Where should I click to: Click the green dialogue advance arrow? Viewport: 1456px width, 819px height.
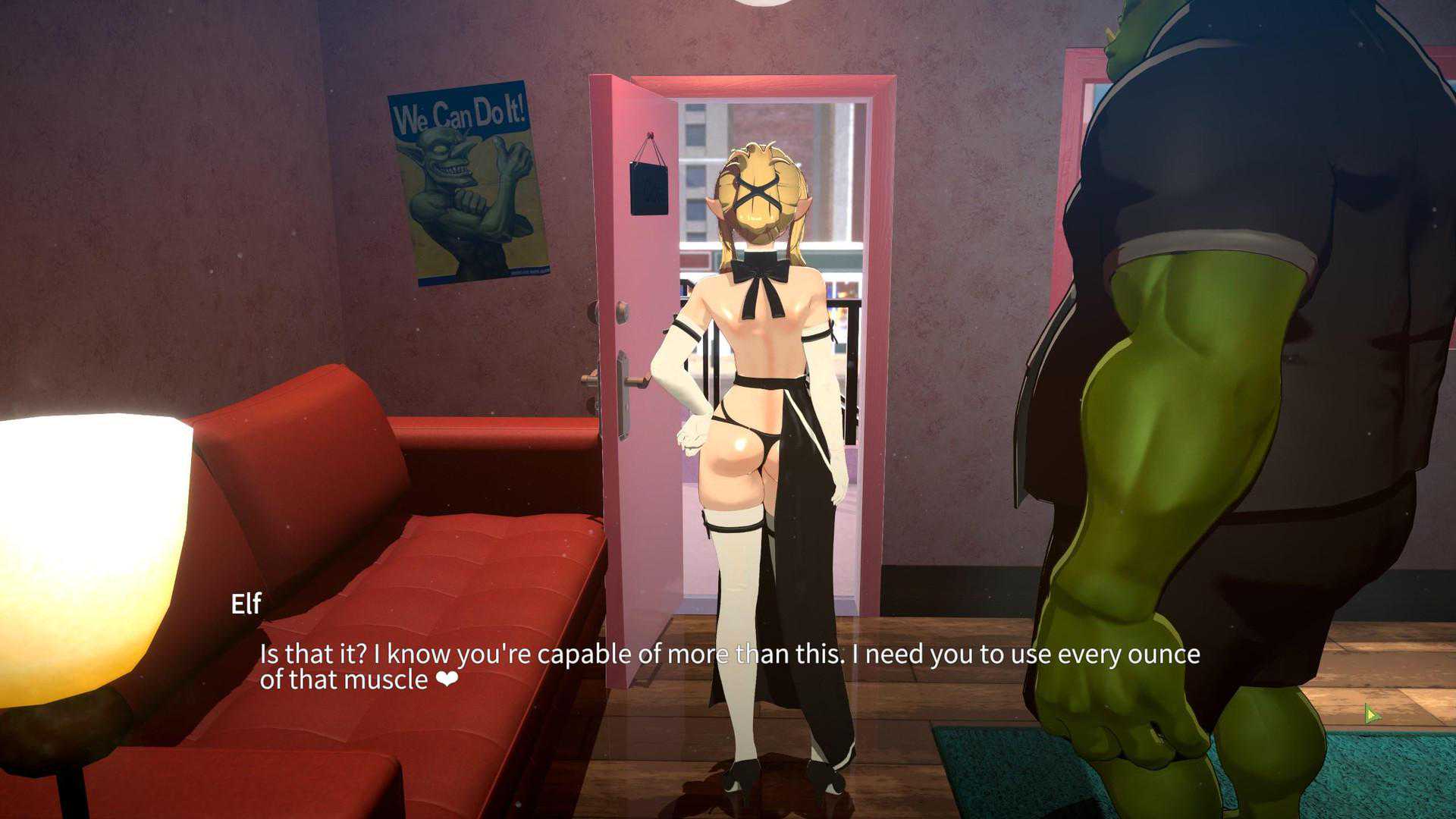pos(1371,714)
